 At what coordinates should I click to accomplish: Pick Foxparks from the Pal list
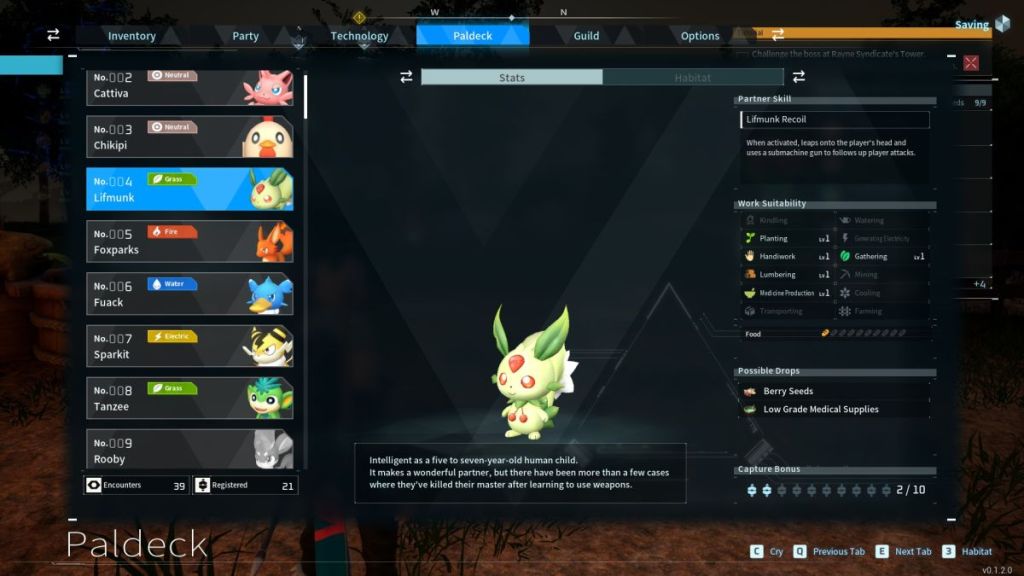click(190, 241)
